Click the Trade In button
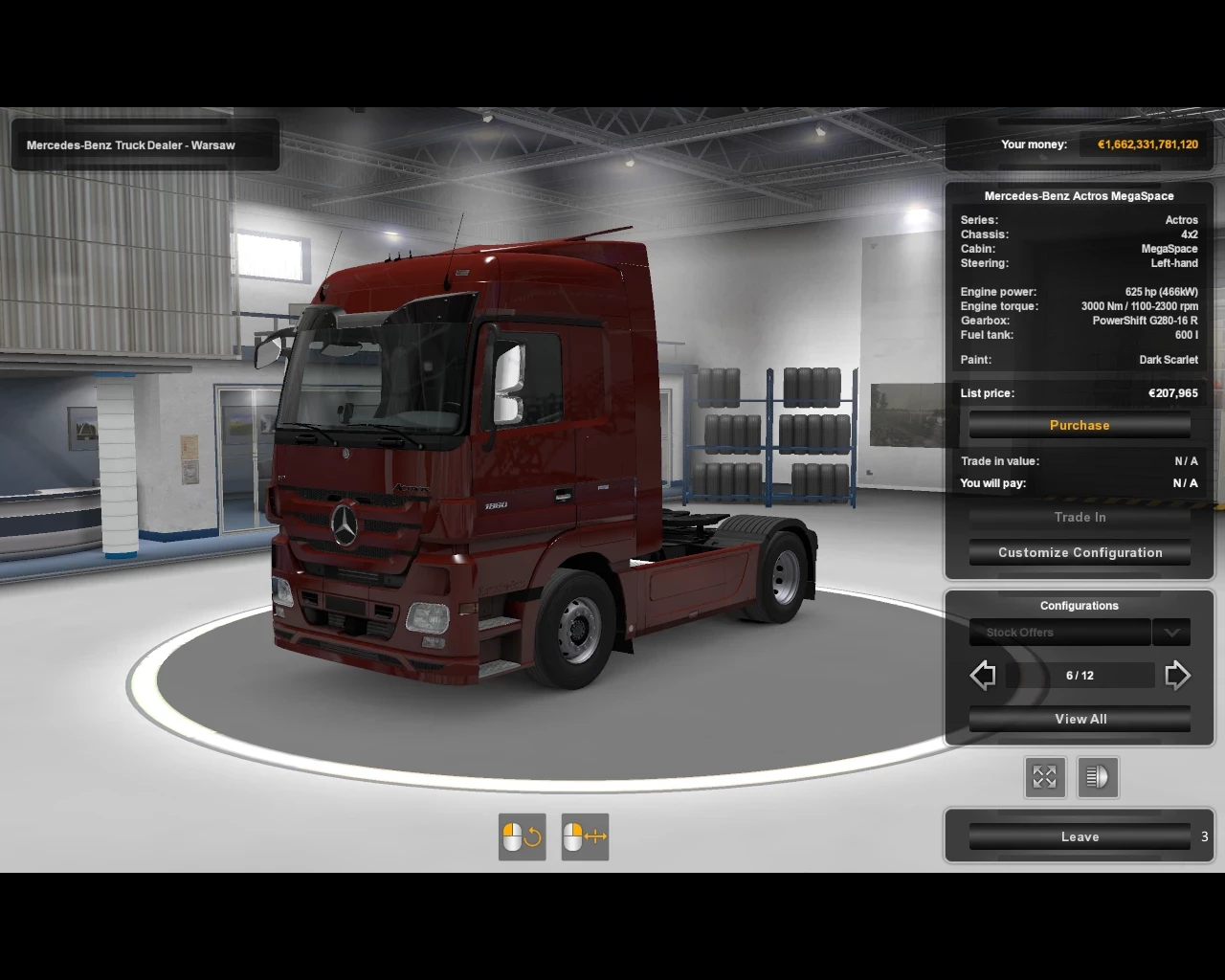This screenshot has width=1225, height=980. click(x=1080, y=517)
